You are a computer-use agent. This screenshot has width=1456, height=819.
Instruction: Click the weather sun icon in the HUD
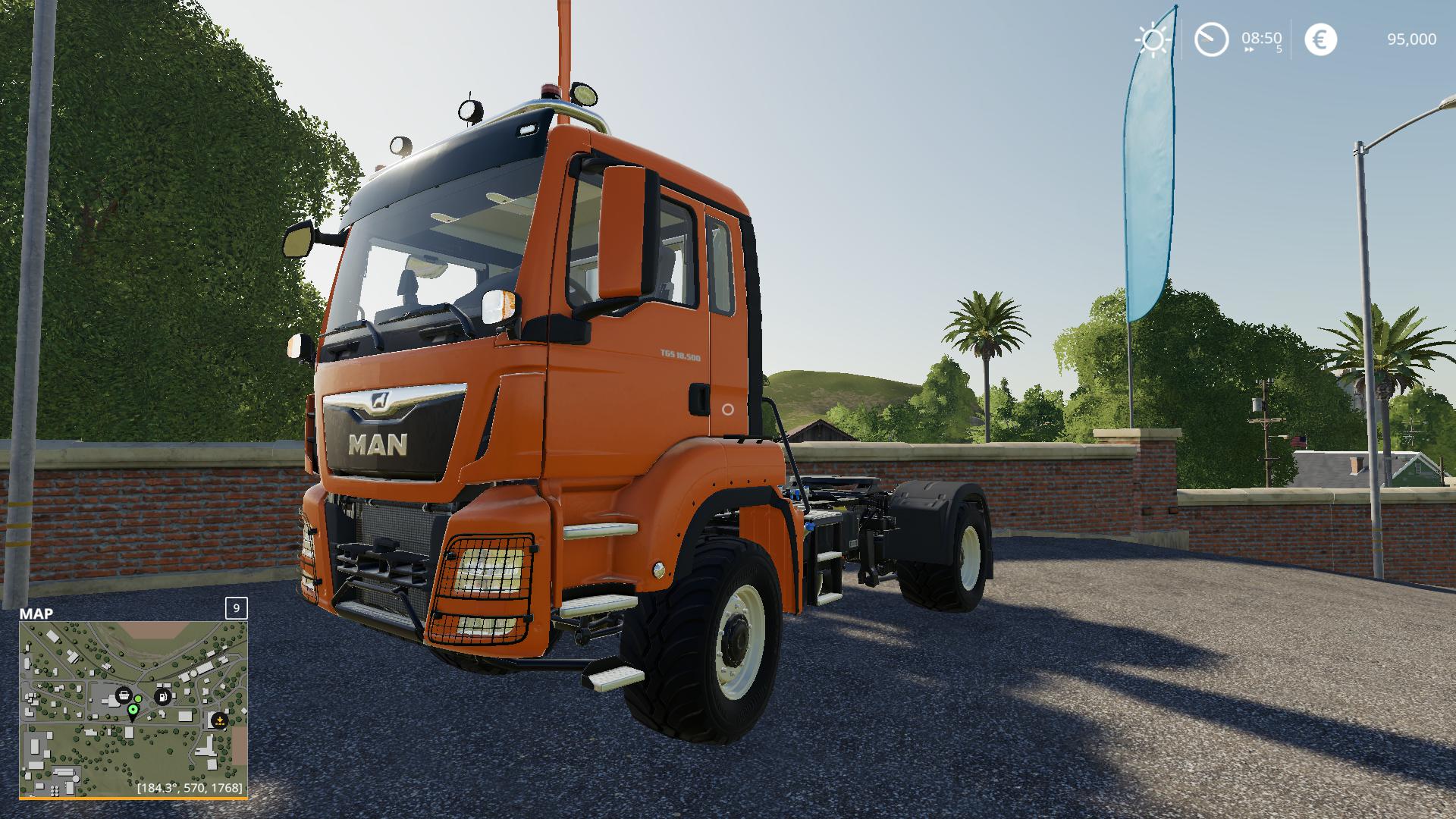pyautogui.click(x=1152, y=38)
